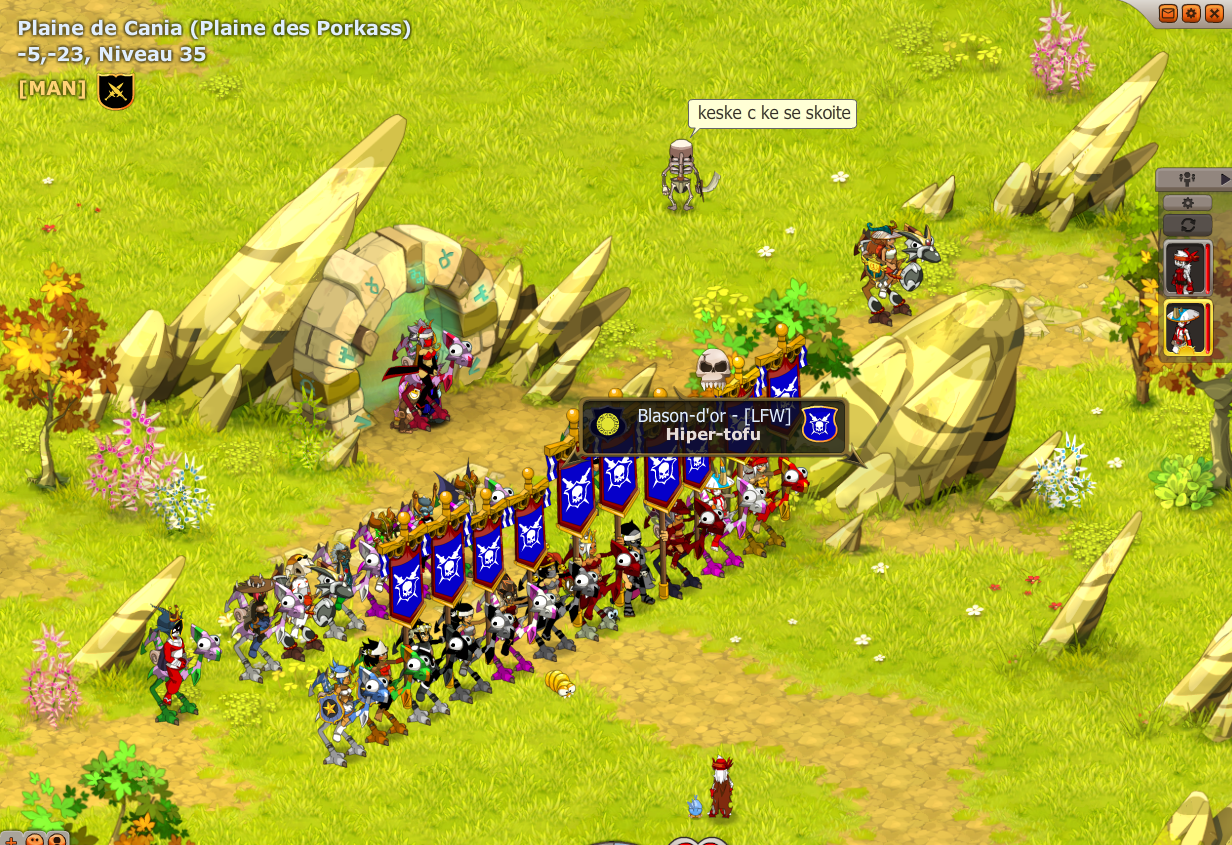Screen dimensions: 1232x845
Task: Click the MAN alliance crossed-swords emblem
Action: (116, 92)
